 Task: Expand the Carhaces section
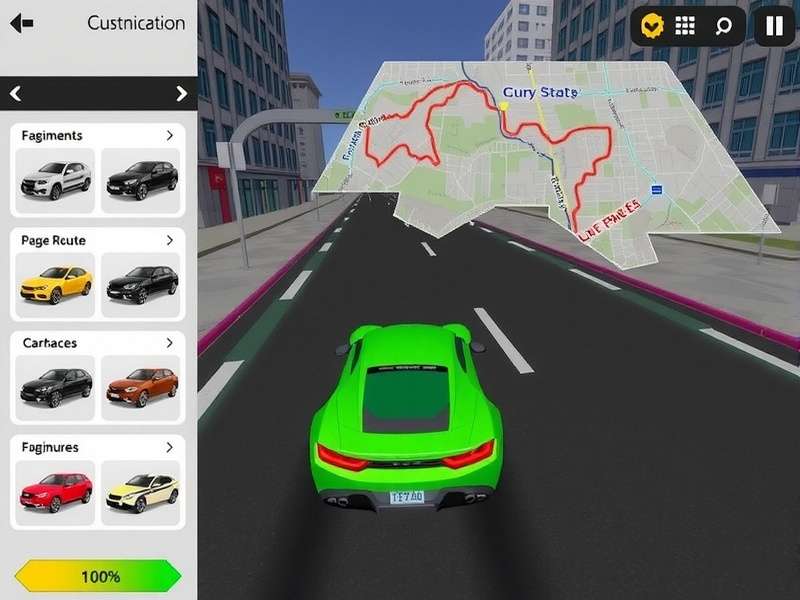170,343
